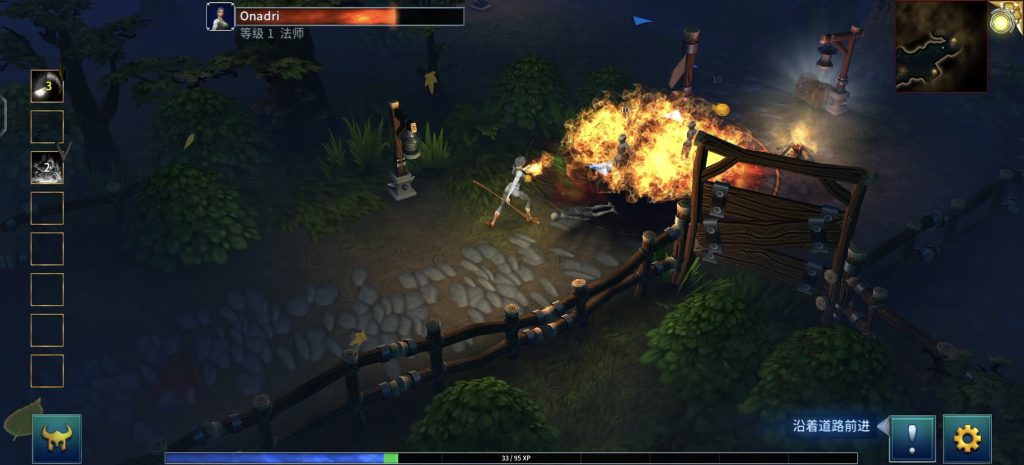Open the minimap
The image size is (1024, 465).
(x=941, y=46)
